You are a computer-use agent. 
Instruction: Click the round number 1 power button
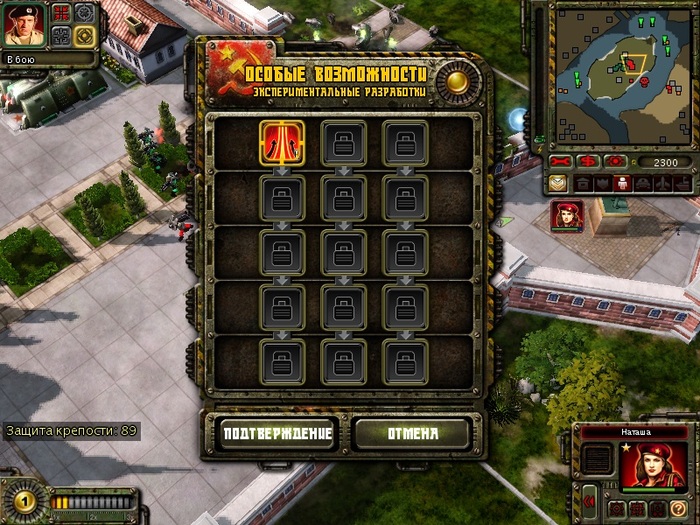pos(24,499)
